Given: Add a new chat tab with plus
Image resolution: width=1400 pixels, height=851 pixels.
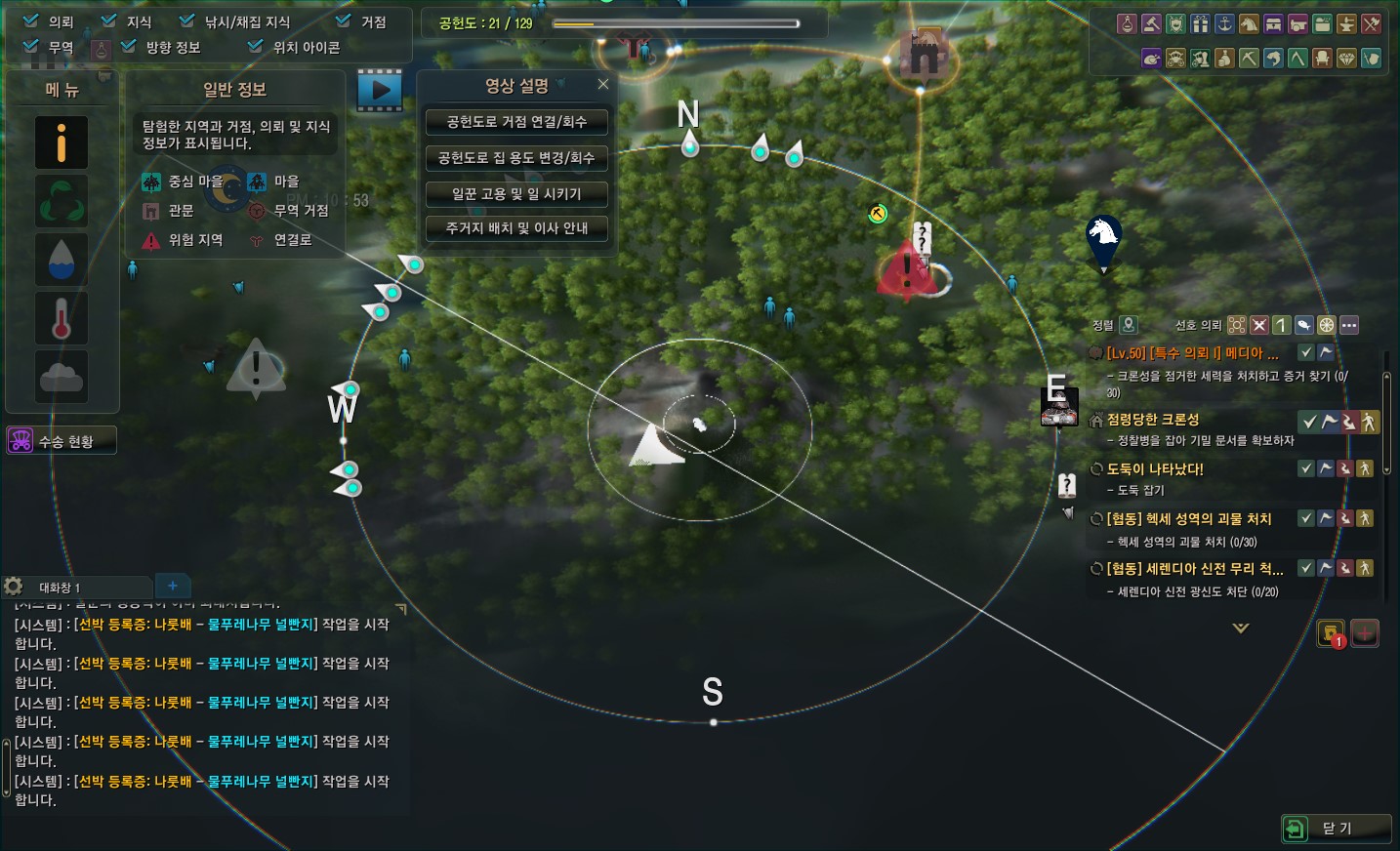Looking at the screenshot, I should (x=173, y=586).
